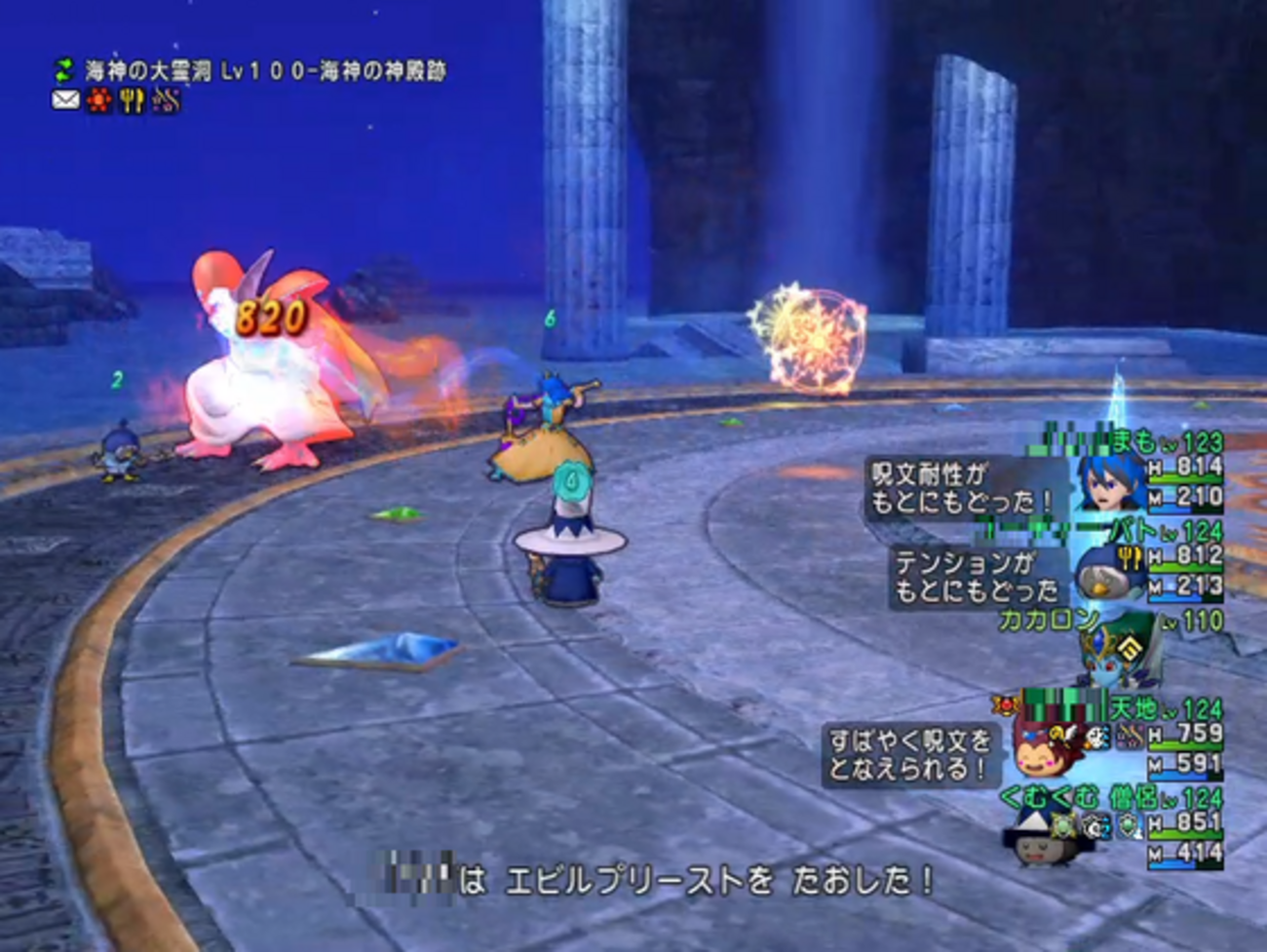The width and height of the screenshot is (1267, 952).
Task: Click the confetti event icon next to the food icon
Action: [166, 98]
